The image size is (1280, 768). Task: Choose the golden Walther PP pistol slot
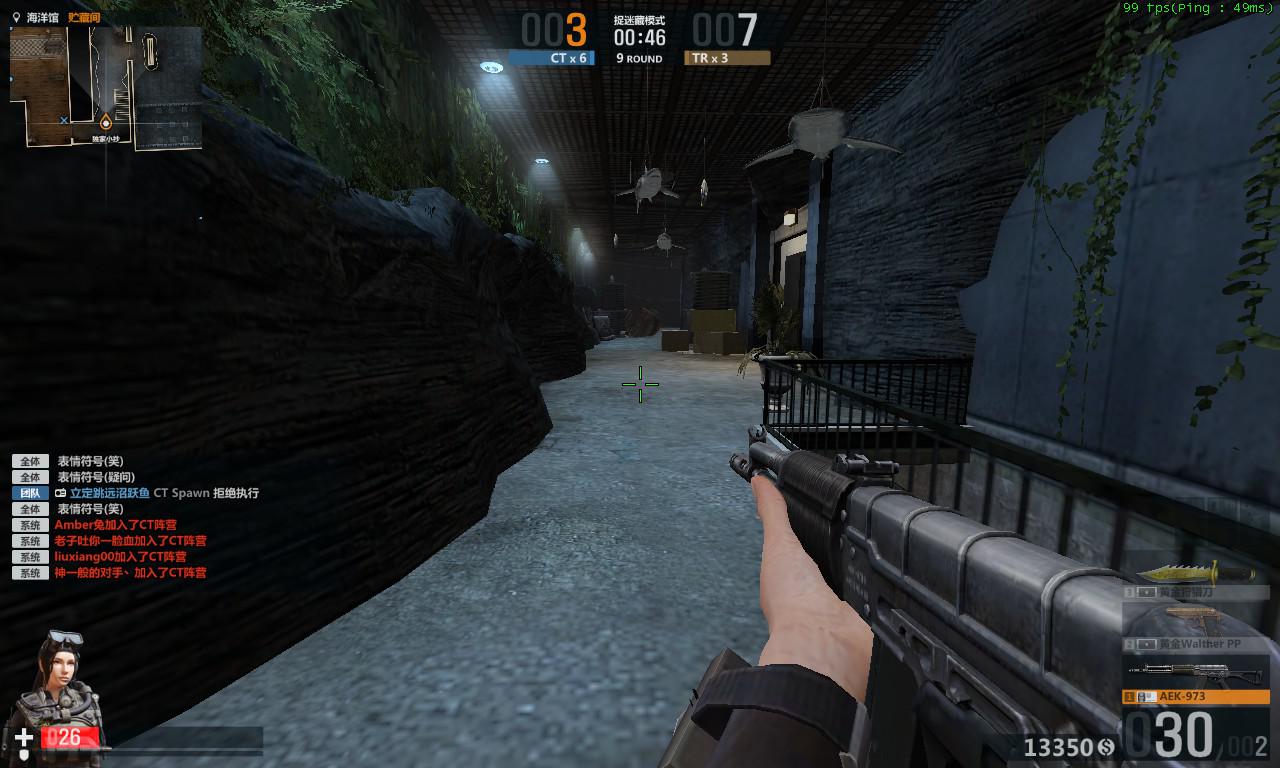coord(1195,630)
